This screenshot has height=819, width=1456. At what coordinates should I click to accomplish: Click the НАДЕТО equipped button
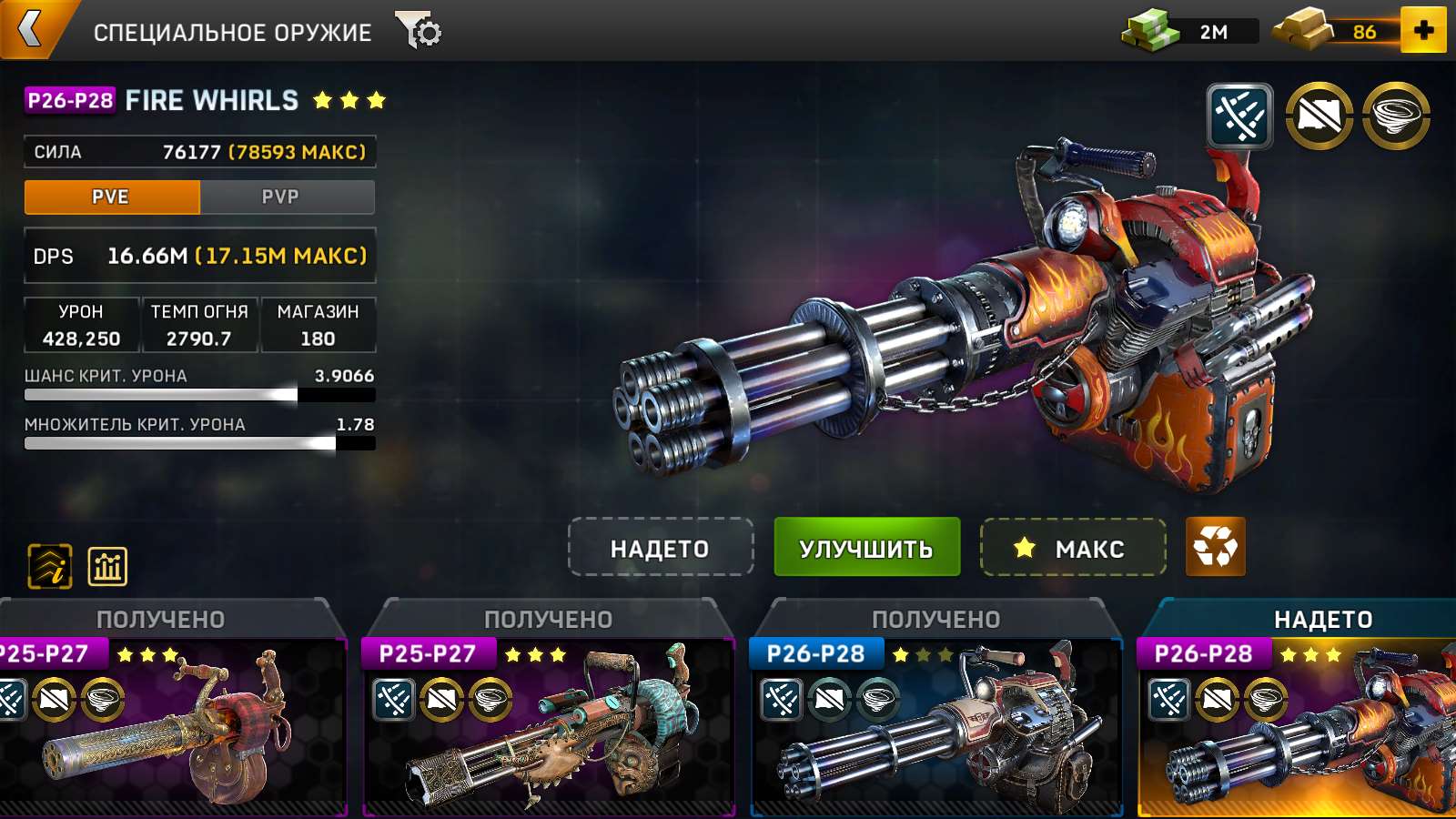click(660, 548)
